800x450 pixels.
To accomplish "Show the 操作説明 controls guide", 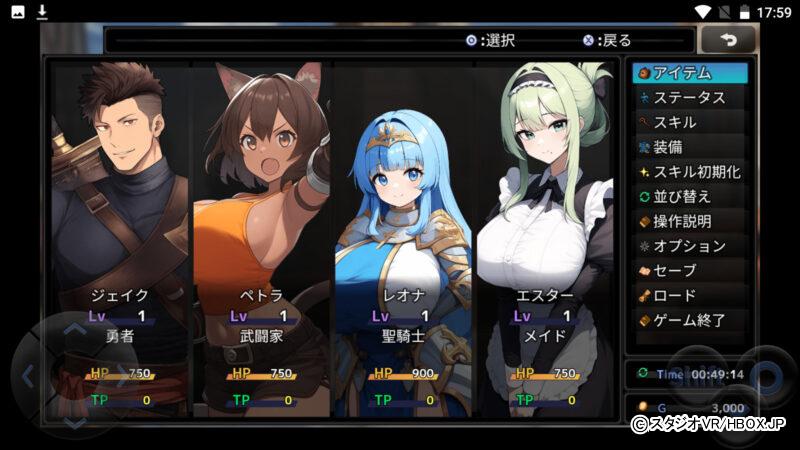I will click(x=690, y=221).
